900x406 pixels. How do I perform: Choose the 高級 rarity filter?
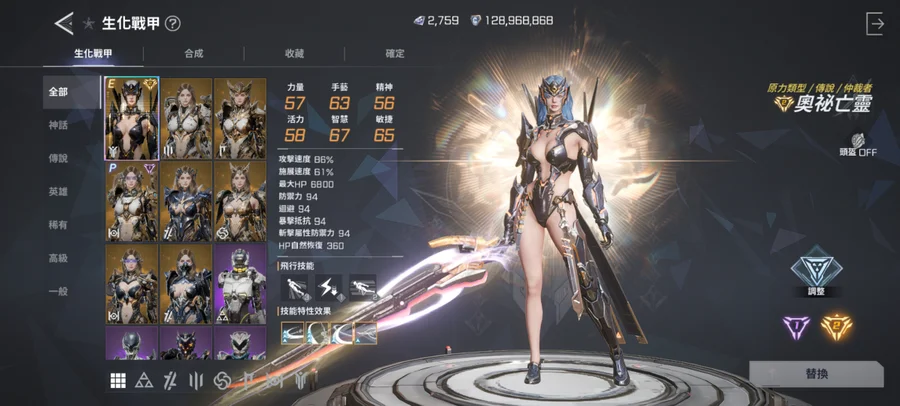coord(59,258)
